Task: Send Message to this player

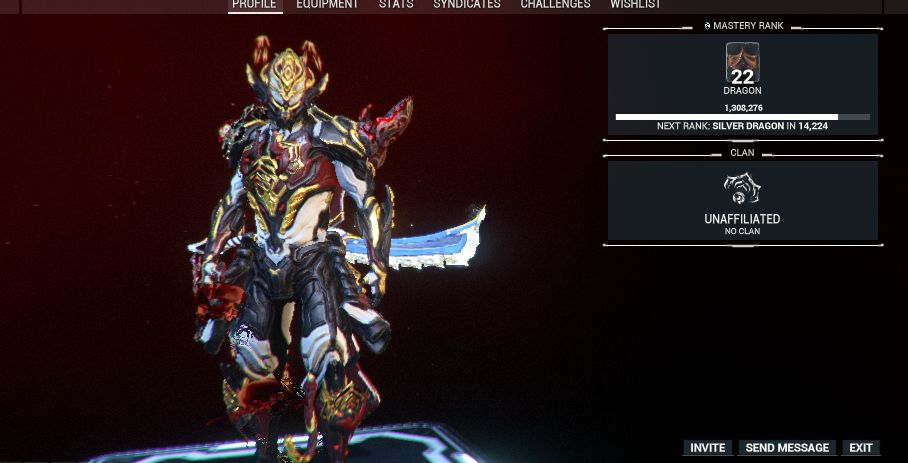Action: (x=787, y=448)
